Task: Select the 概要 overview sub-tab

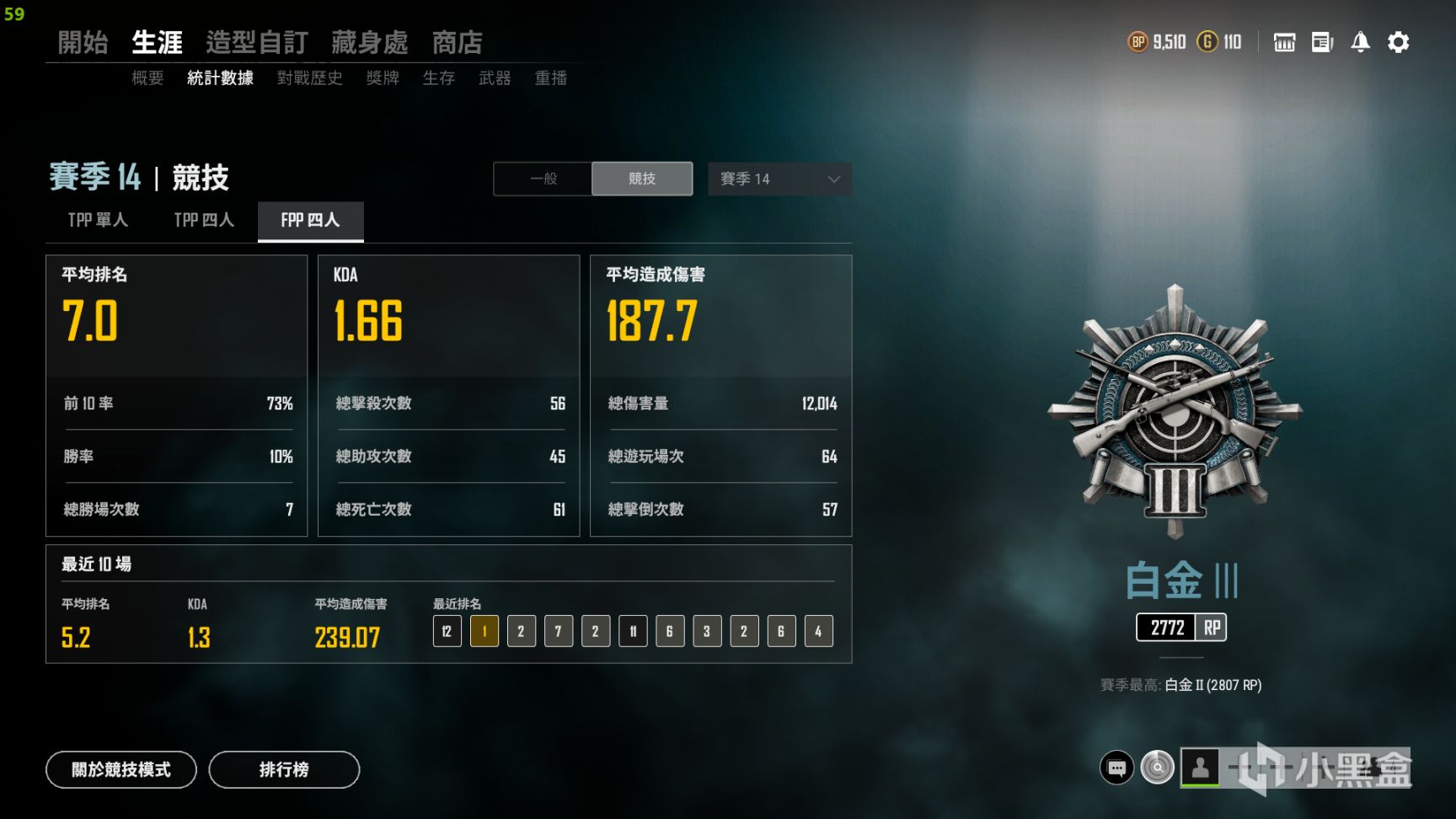Action: pos(147,78)
